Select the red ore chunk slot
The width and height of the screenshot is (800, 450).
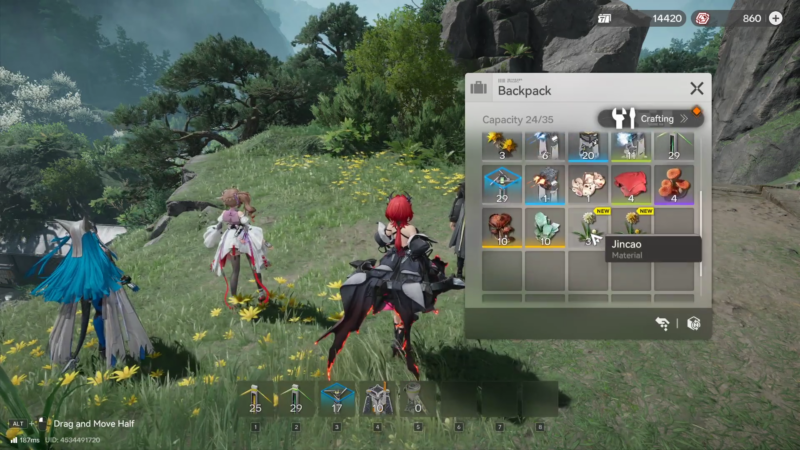point(631,185)
